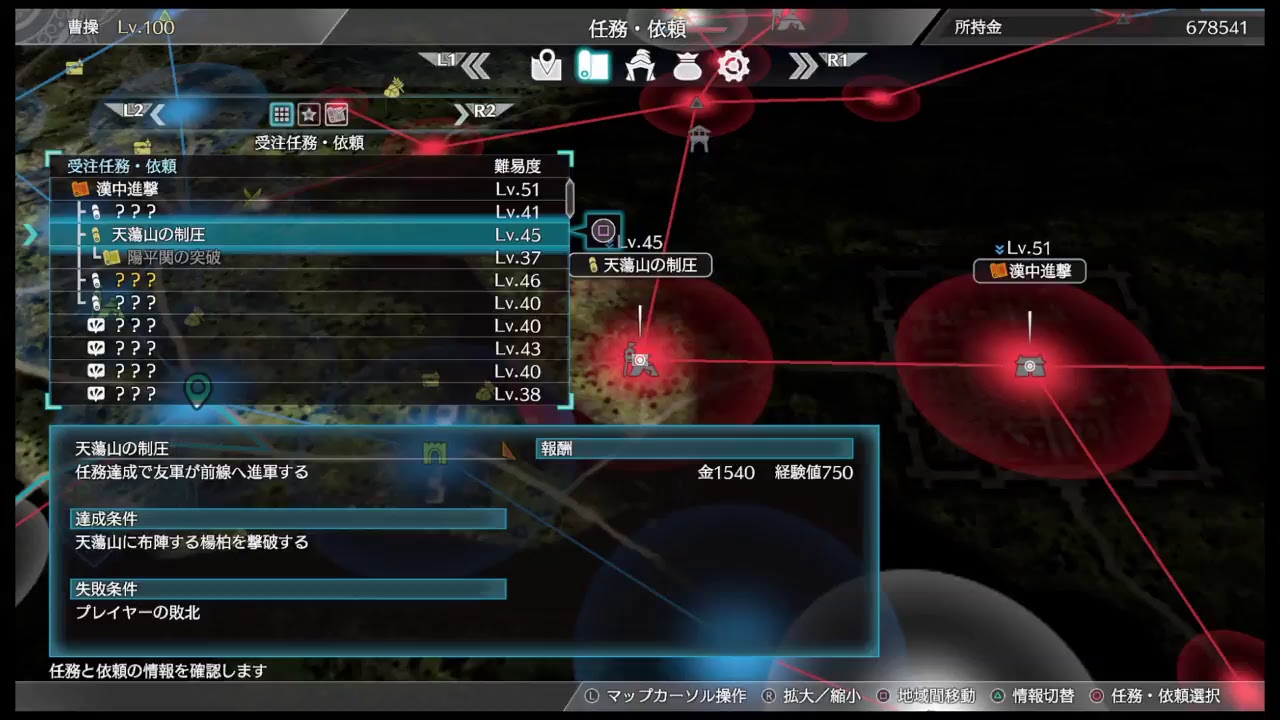
Task: Open the settings gear icon
Action: click(x=734, y=65)
